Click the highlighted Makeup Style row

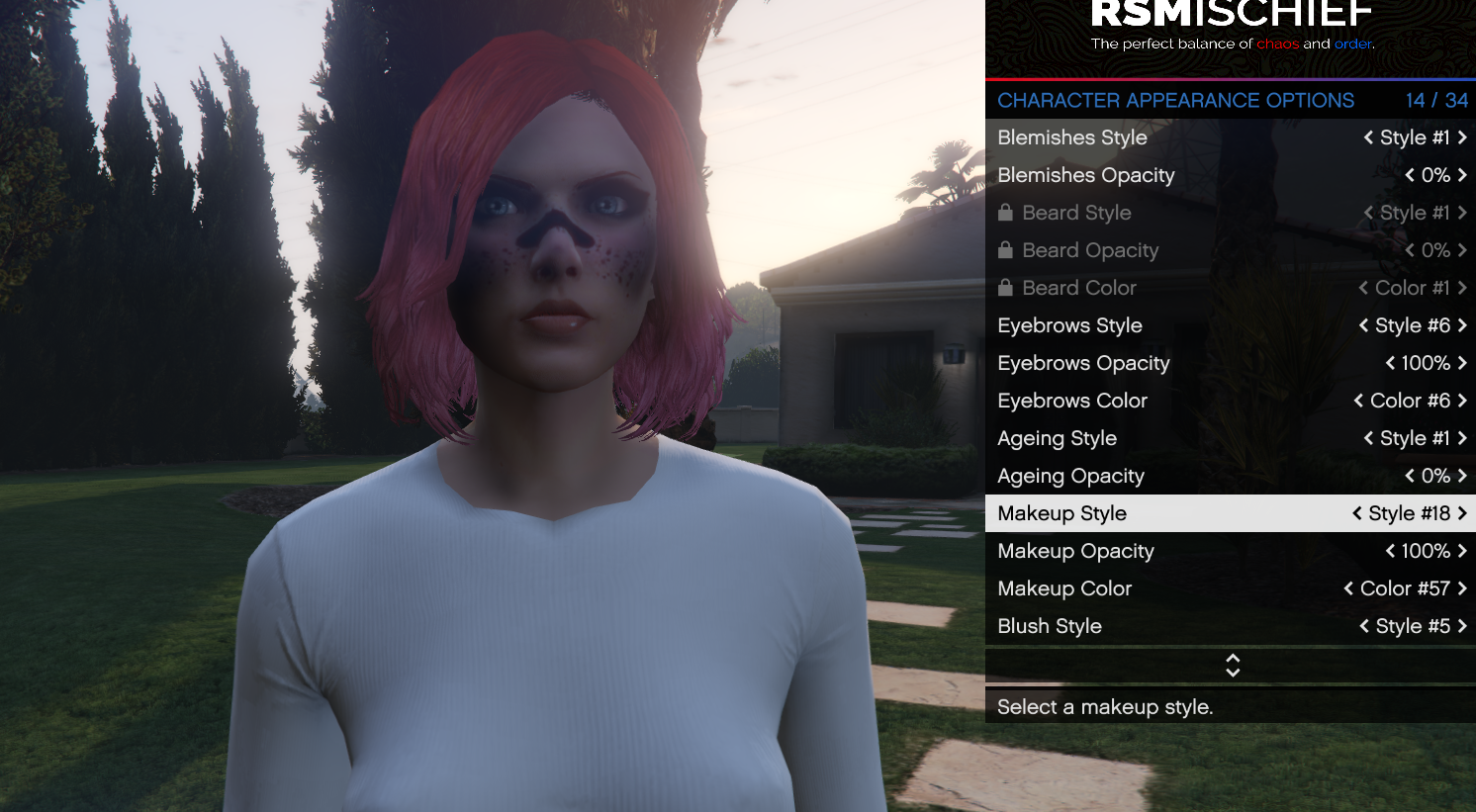point(1062,513)
